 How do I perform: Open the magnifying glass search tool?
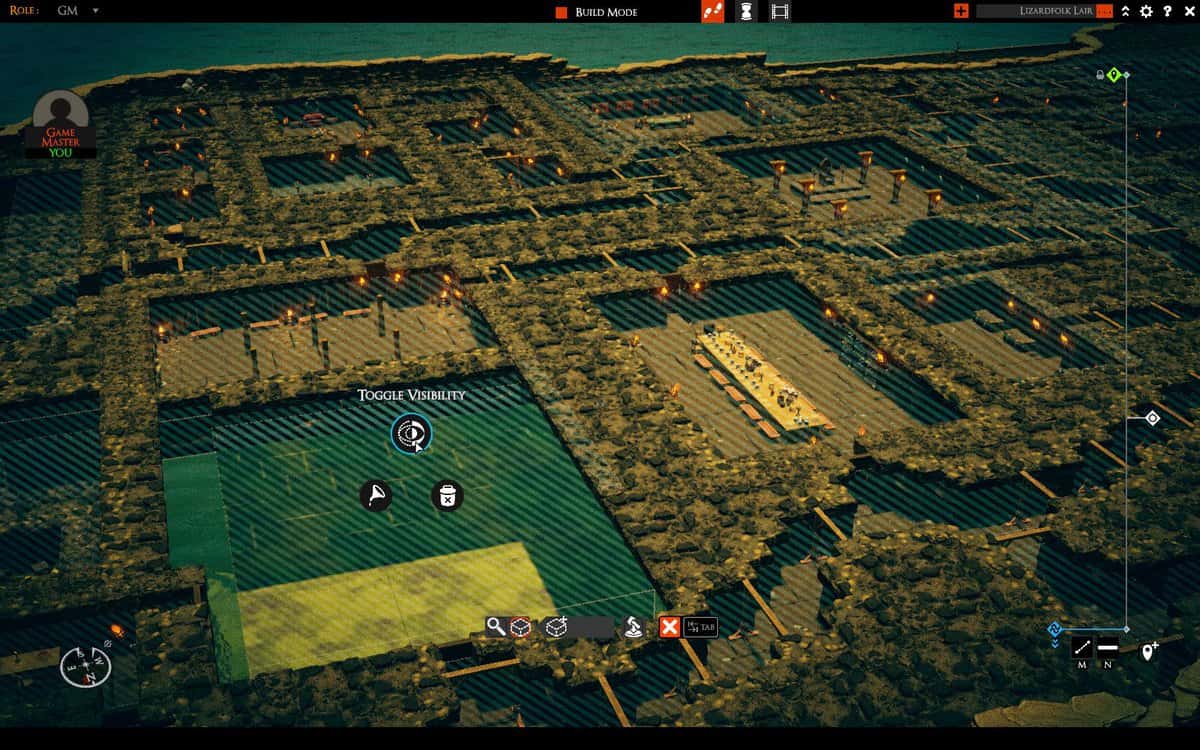click(x=496, y=627)
